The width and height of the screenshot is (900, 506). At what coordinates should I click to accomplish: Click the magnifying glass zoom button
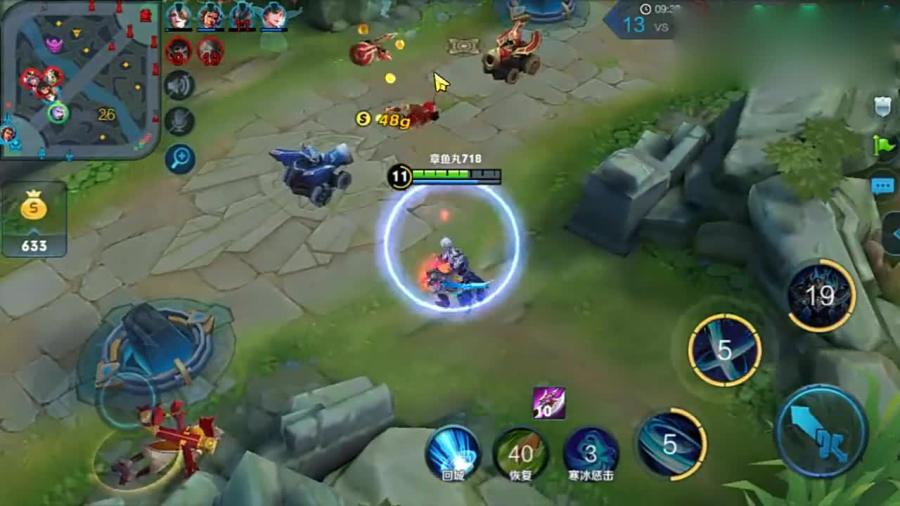(x=180, y=158)
